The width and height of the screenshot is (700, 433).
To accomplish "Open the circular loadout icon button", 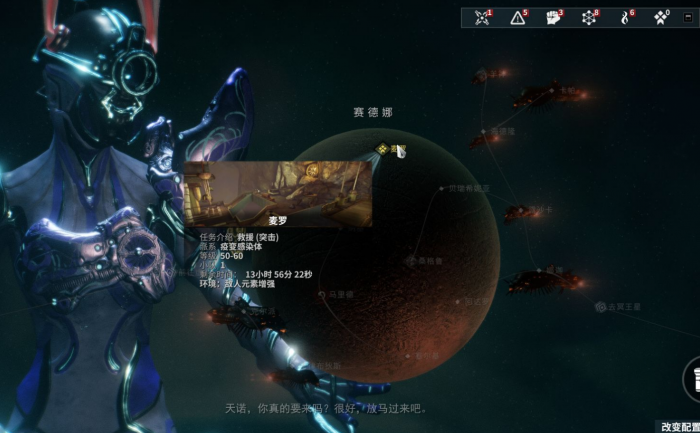I will (692, 380).
